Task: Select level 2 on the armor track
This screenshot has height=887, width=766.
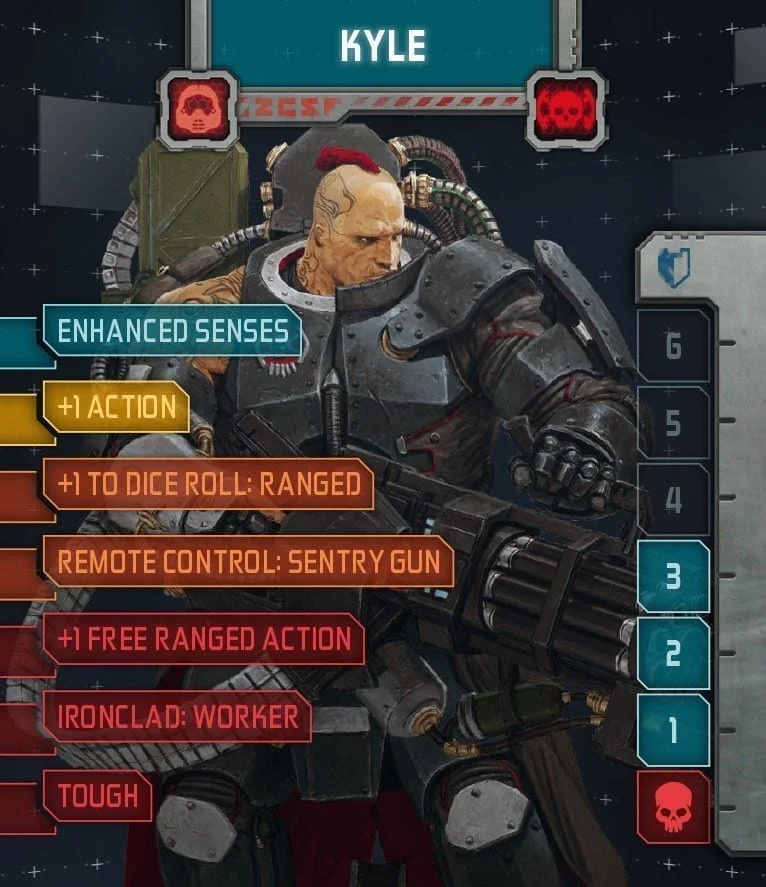Action: (673, 653)
